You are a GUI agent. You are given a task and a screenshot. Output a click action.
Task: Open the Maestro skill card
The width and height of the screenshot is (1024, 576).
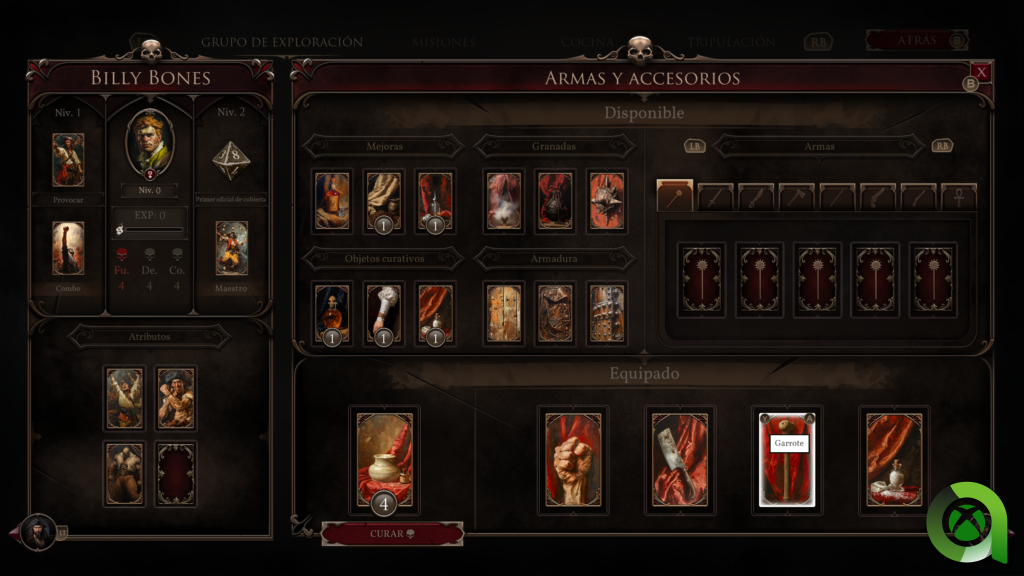click(x=232, y=248)
